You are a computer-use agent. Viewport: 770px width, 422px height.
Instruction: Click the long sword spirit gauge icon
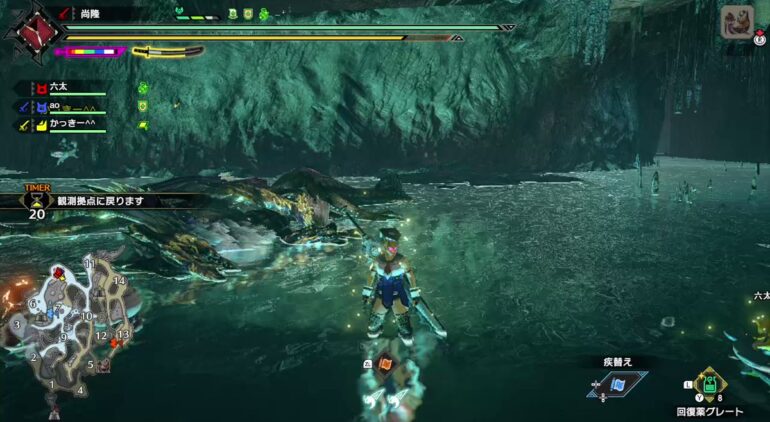click(x=167, y=51)
